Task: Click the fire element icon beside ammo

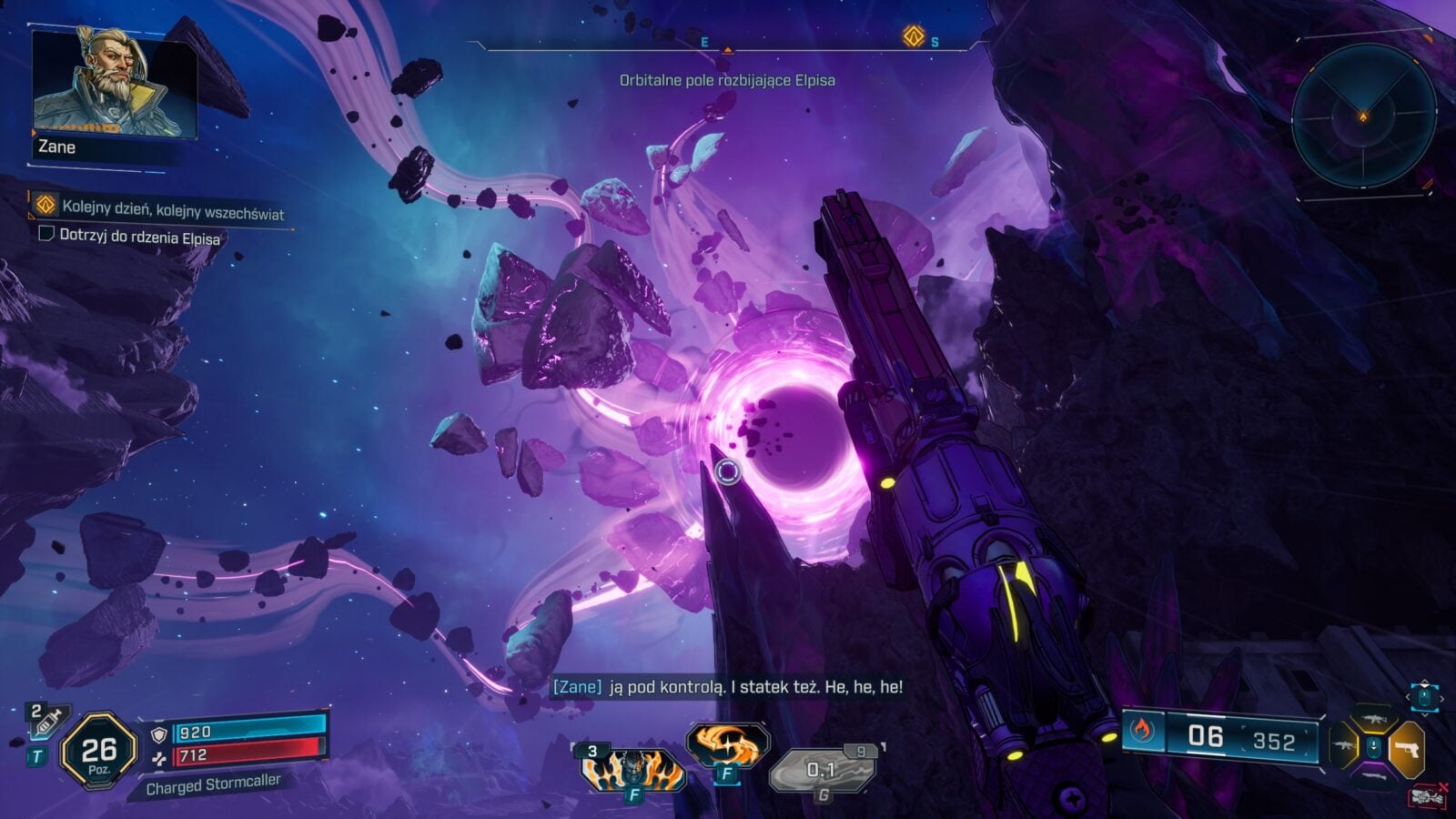Action: (1143, 730)
